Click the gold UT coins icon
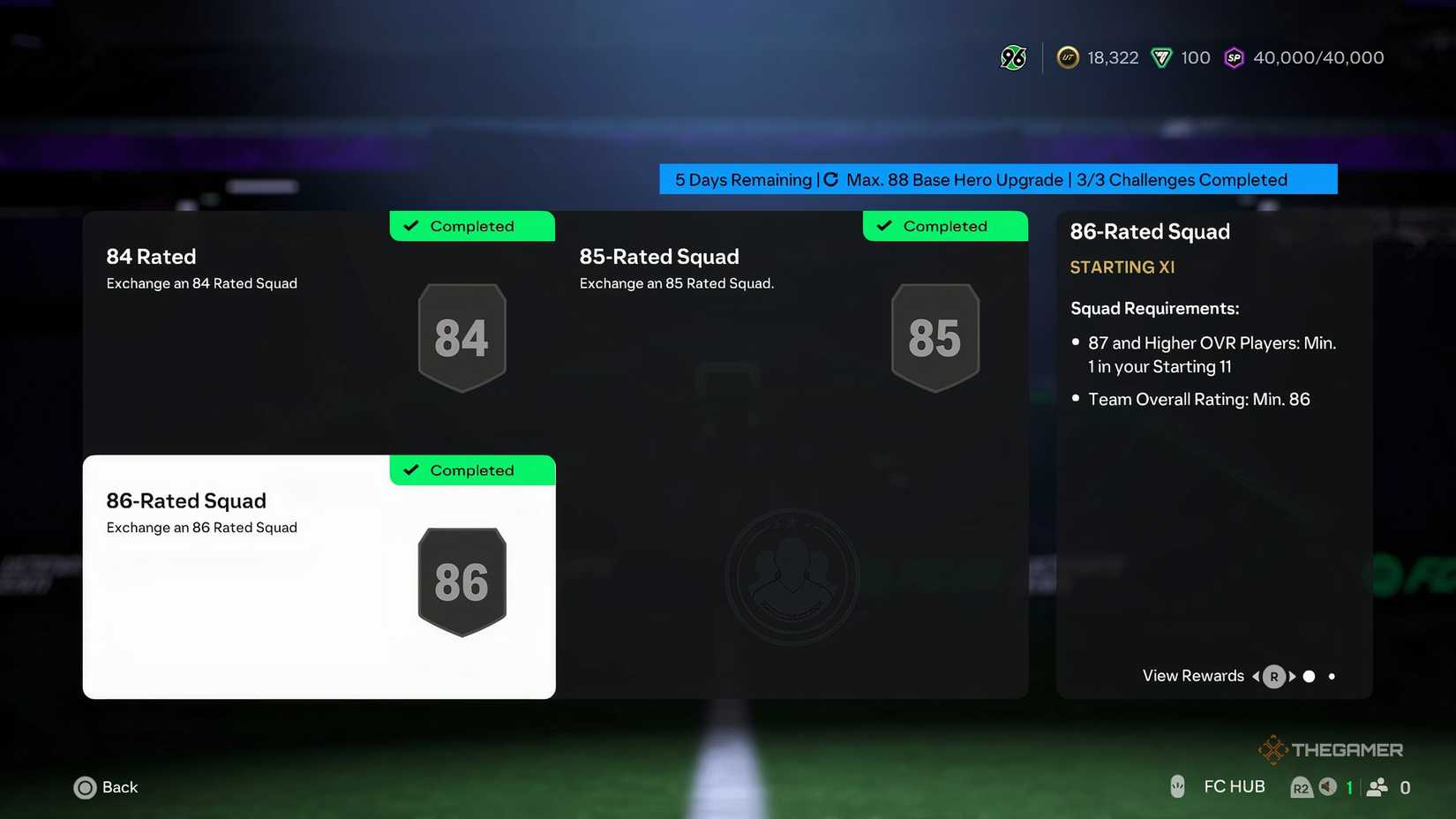1456x819 pixels. (x=1068, y=56)
